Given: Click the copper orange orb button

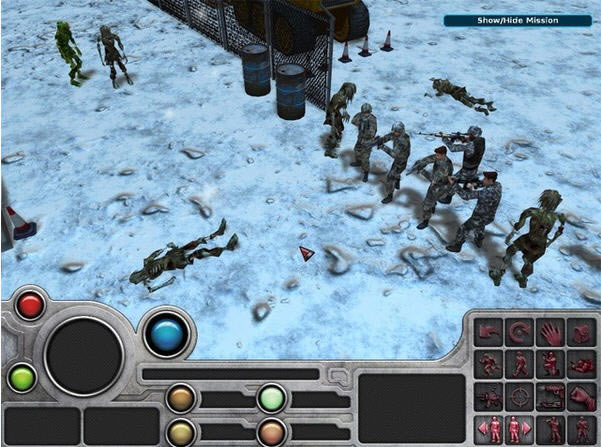Looking at the screenshot, I should click(271, 432).
